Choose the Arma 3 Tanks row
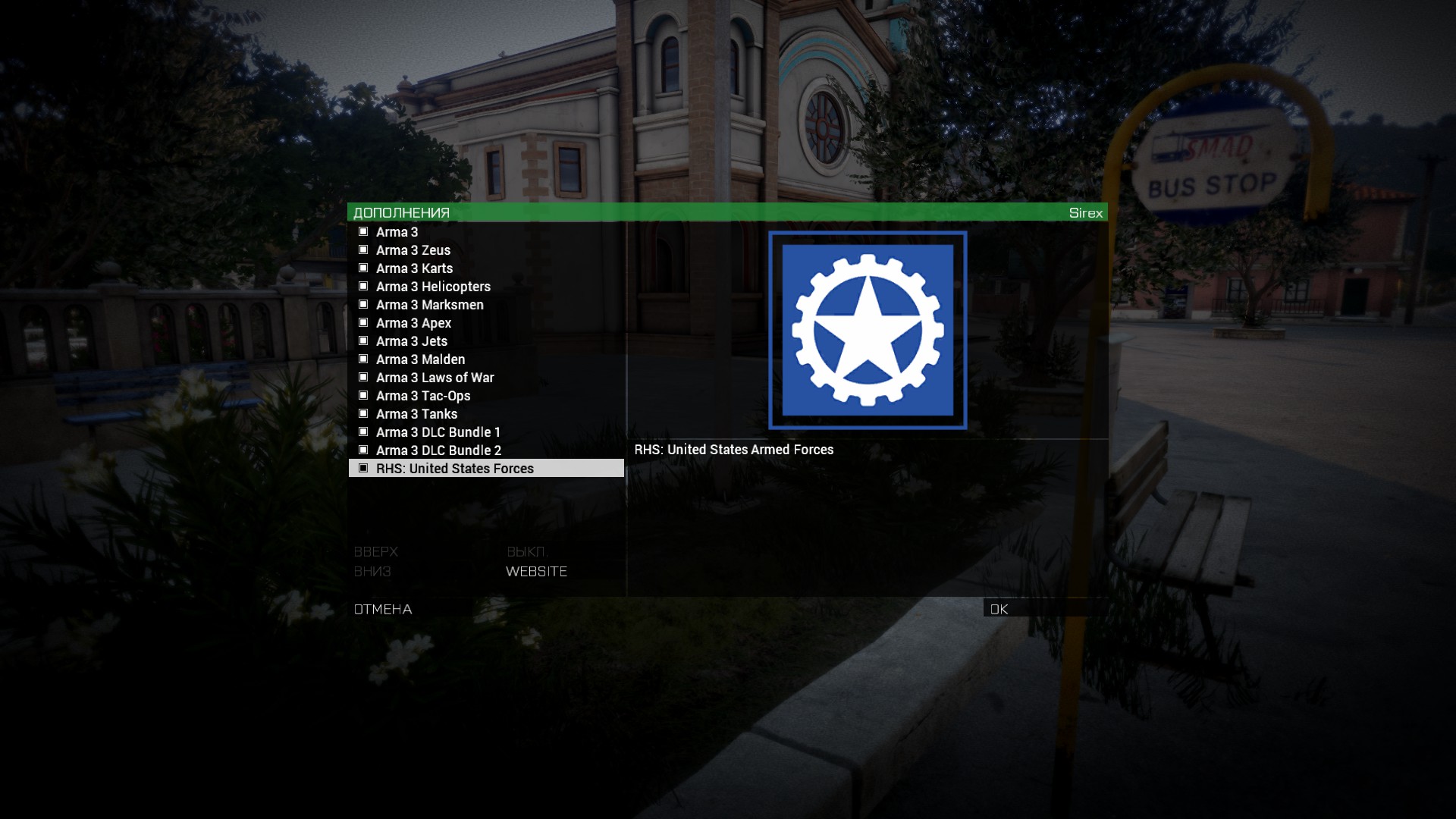The image size is (1456, 819). [416, 414]
